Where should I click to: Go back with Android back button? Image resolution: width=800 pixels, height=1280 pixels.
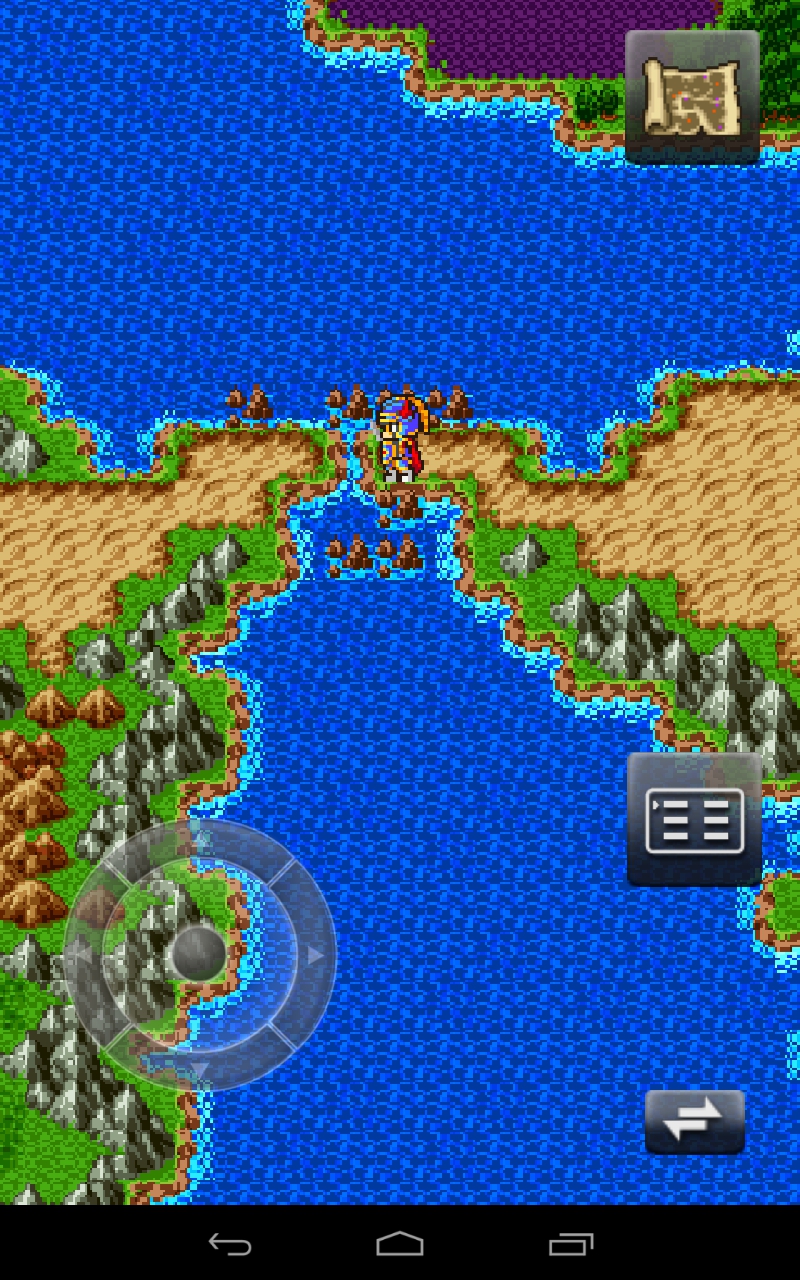coord(230,1244)
